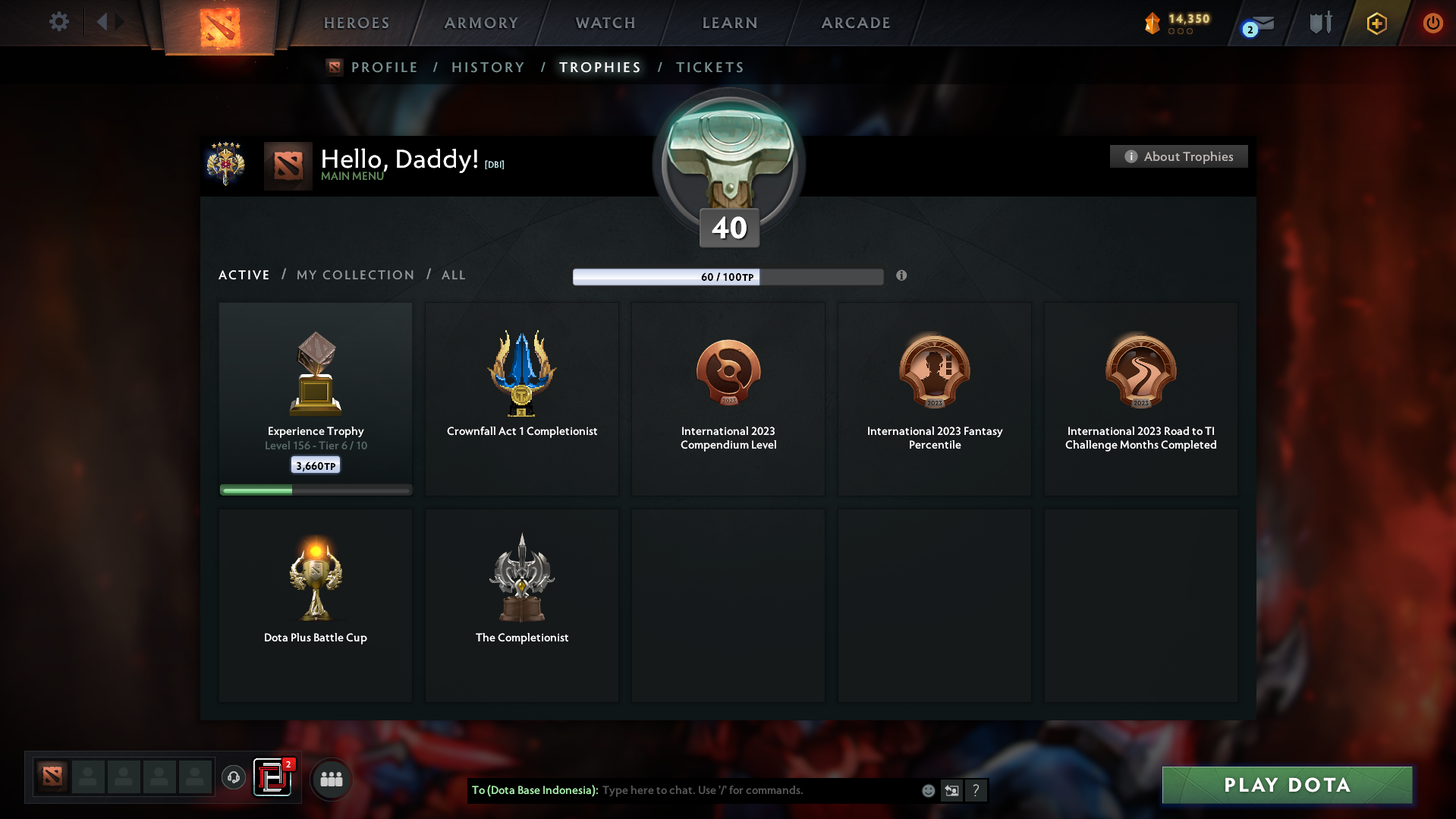This screenshot has width=1456, height=819.
Task: Click the gold Dota Plus hexagon icon
Action: click(1376, 23)
